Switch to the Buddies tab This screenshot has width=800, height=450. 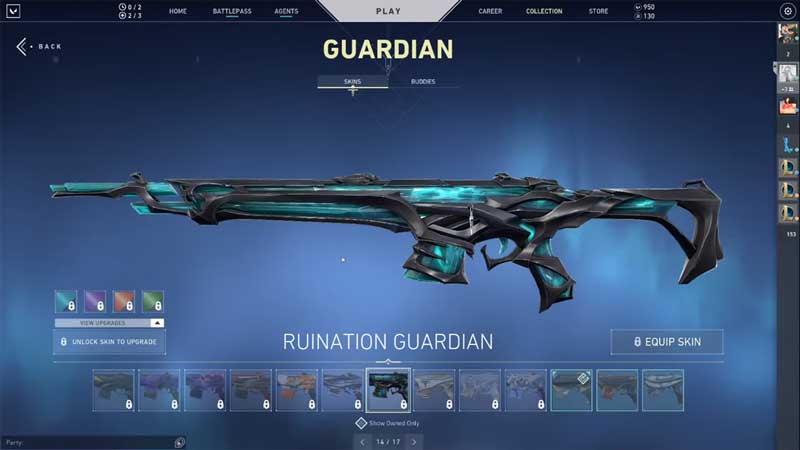click(423, 81)
